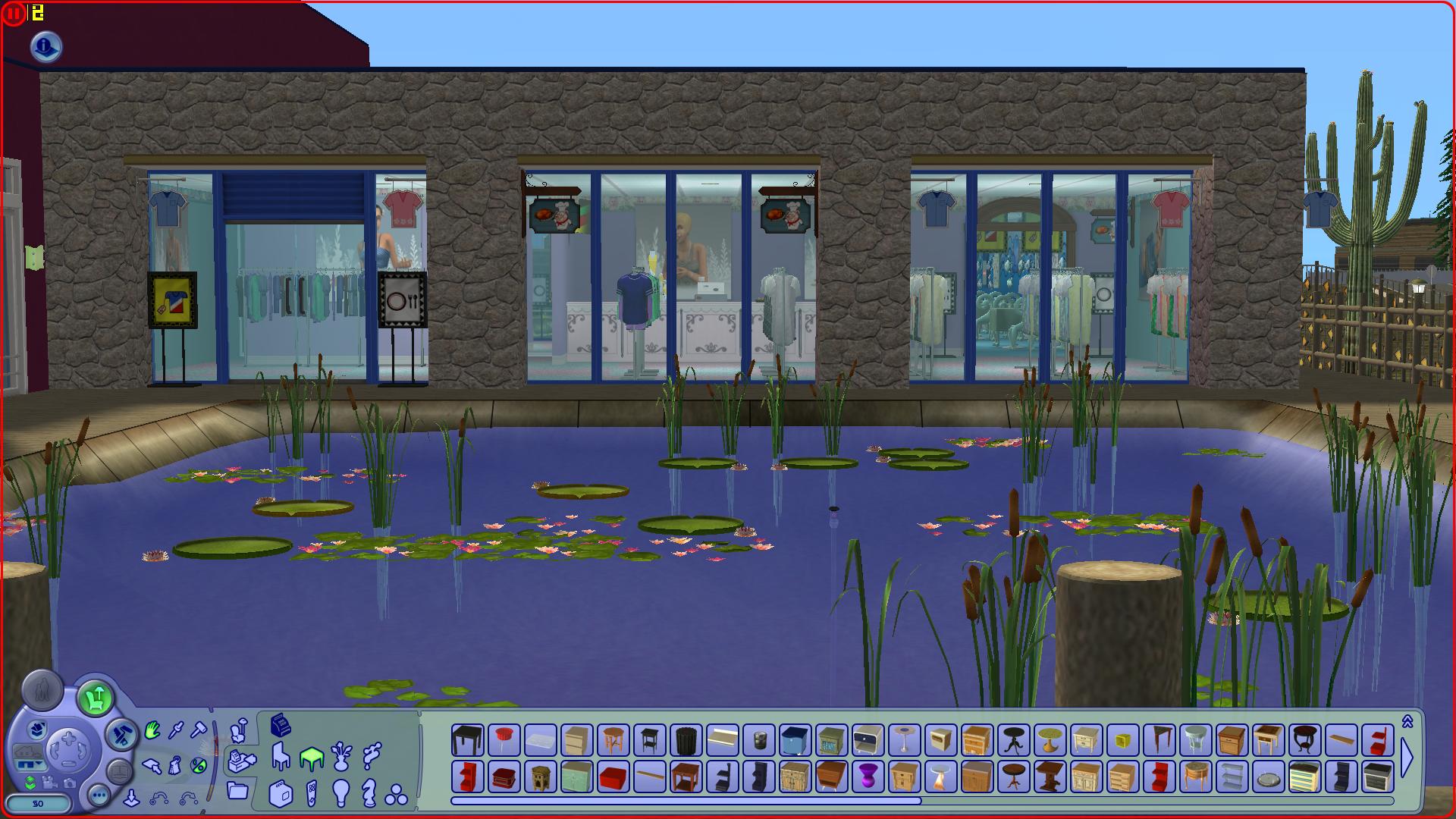
Task: Toggle the wall cutaway view
Action: (30, 762)
